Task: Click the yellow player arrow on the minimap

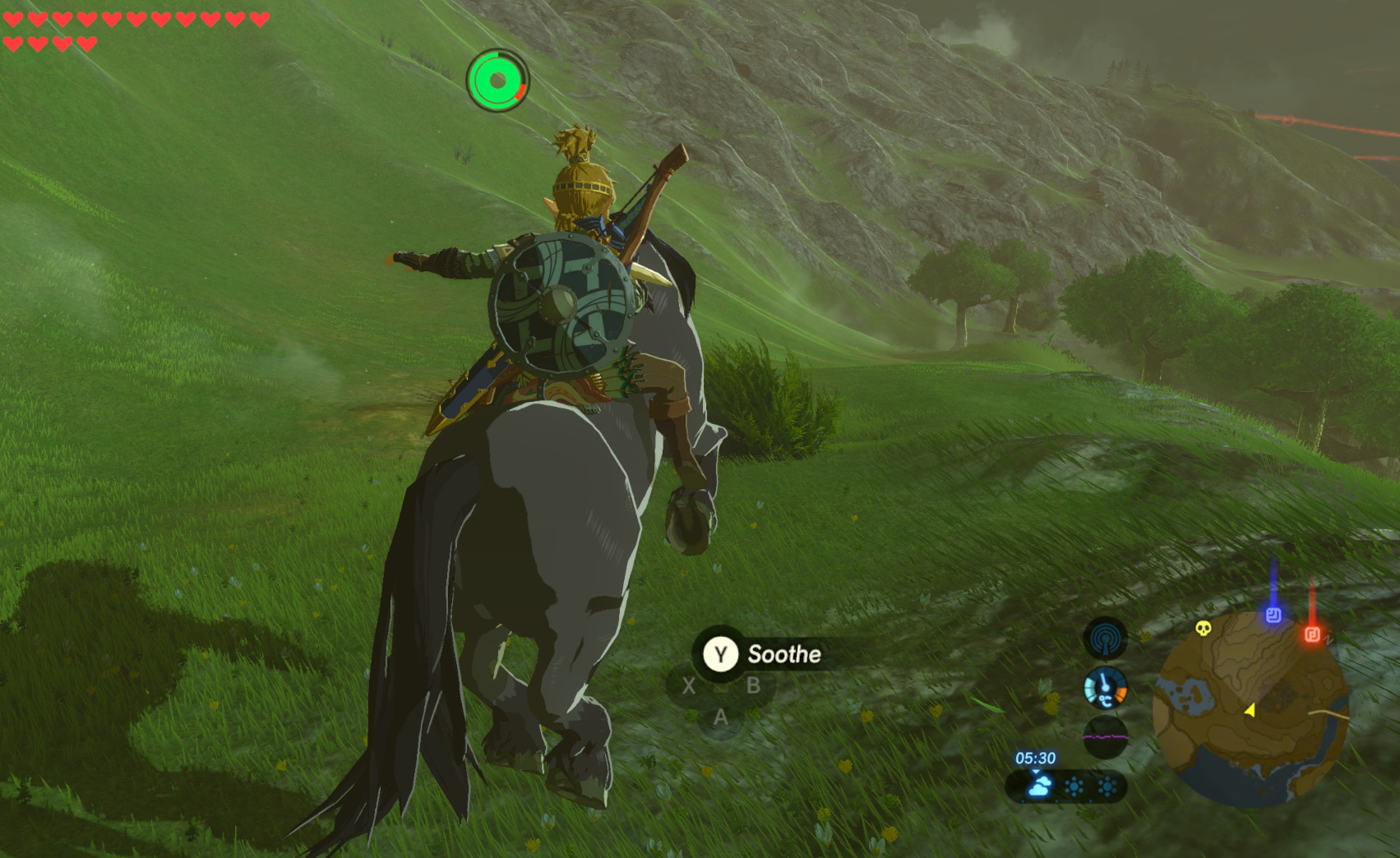Action: click(1250, 709)
